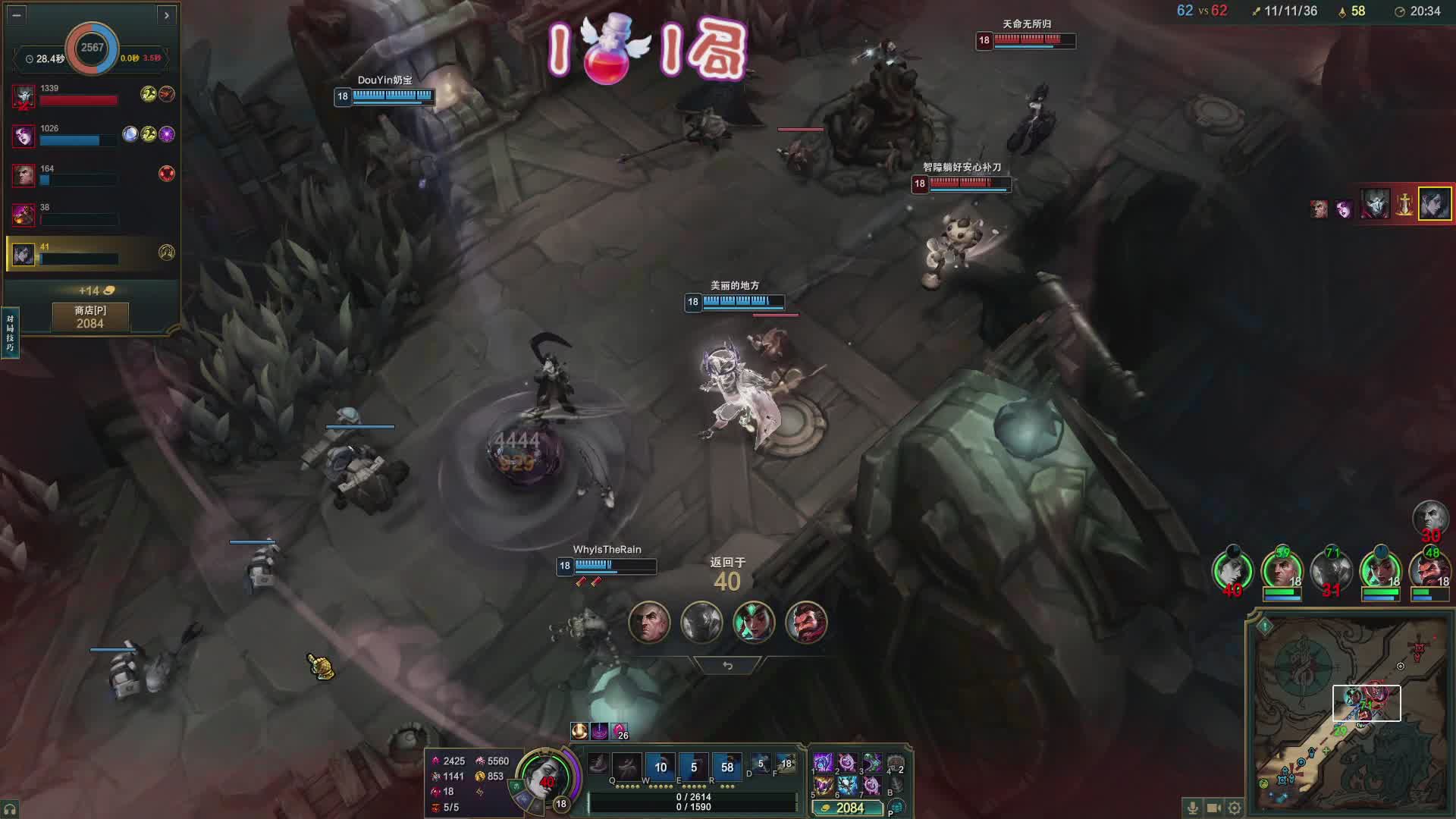This screenshot has width=1456, height=819.
Task: Click the item in inventory slot 1
Action: (823, 762)
